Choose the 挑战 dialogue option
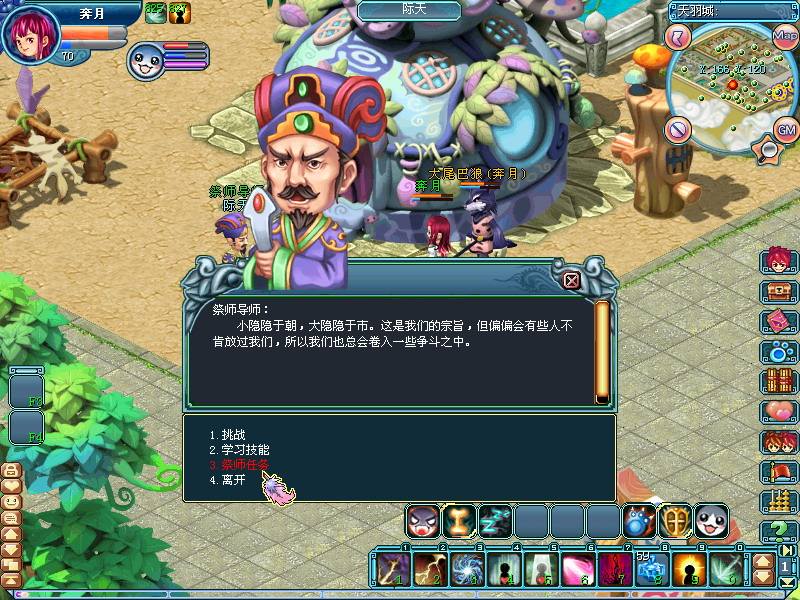800x600 pixels. [x=232, y=435]
